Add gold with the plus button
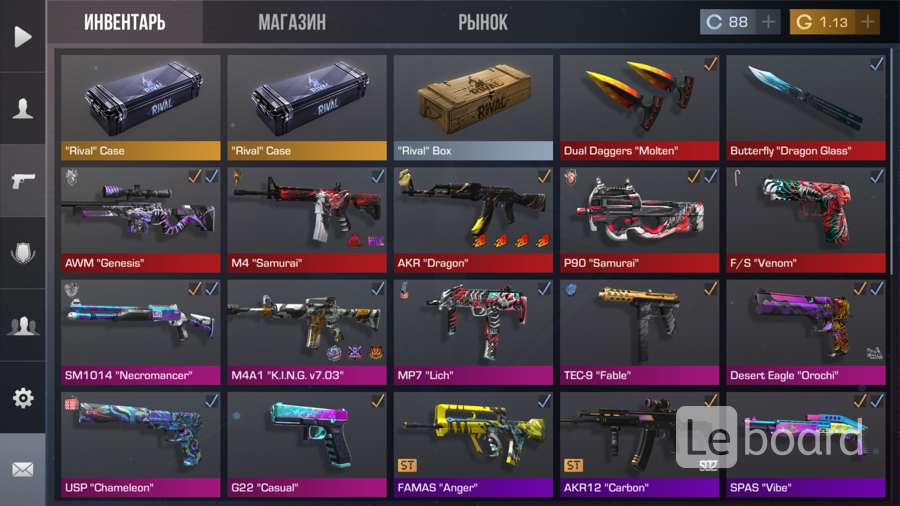This screenshot has width=900, height=506. pyautogui.click(x=866, y=22)
